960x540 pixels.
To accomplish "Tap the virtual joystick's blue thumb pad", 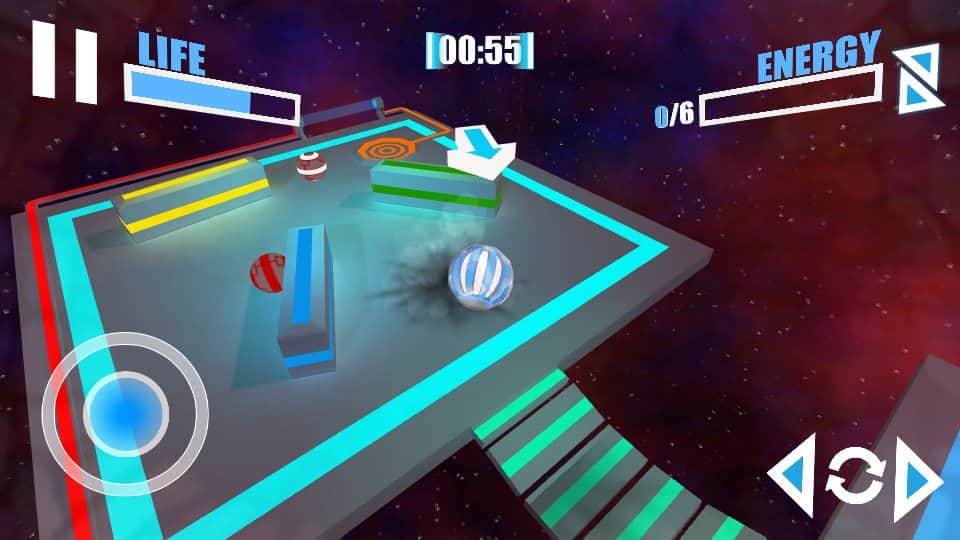I will [x=125, y=409].
